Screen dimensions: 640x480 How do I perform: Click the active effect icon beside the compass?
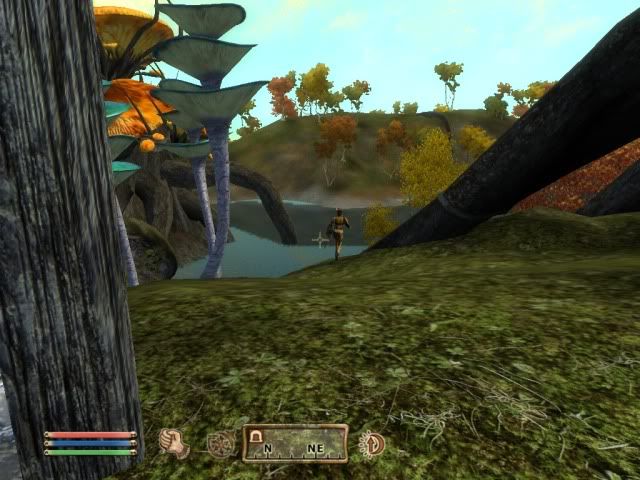pyautogui.click(x=372, y=443)
